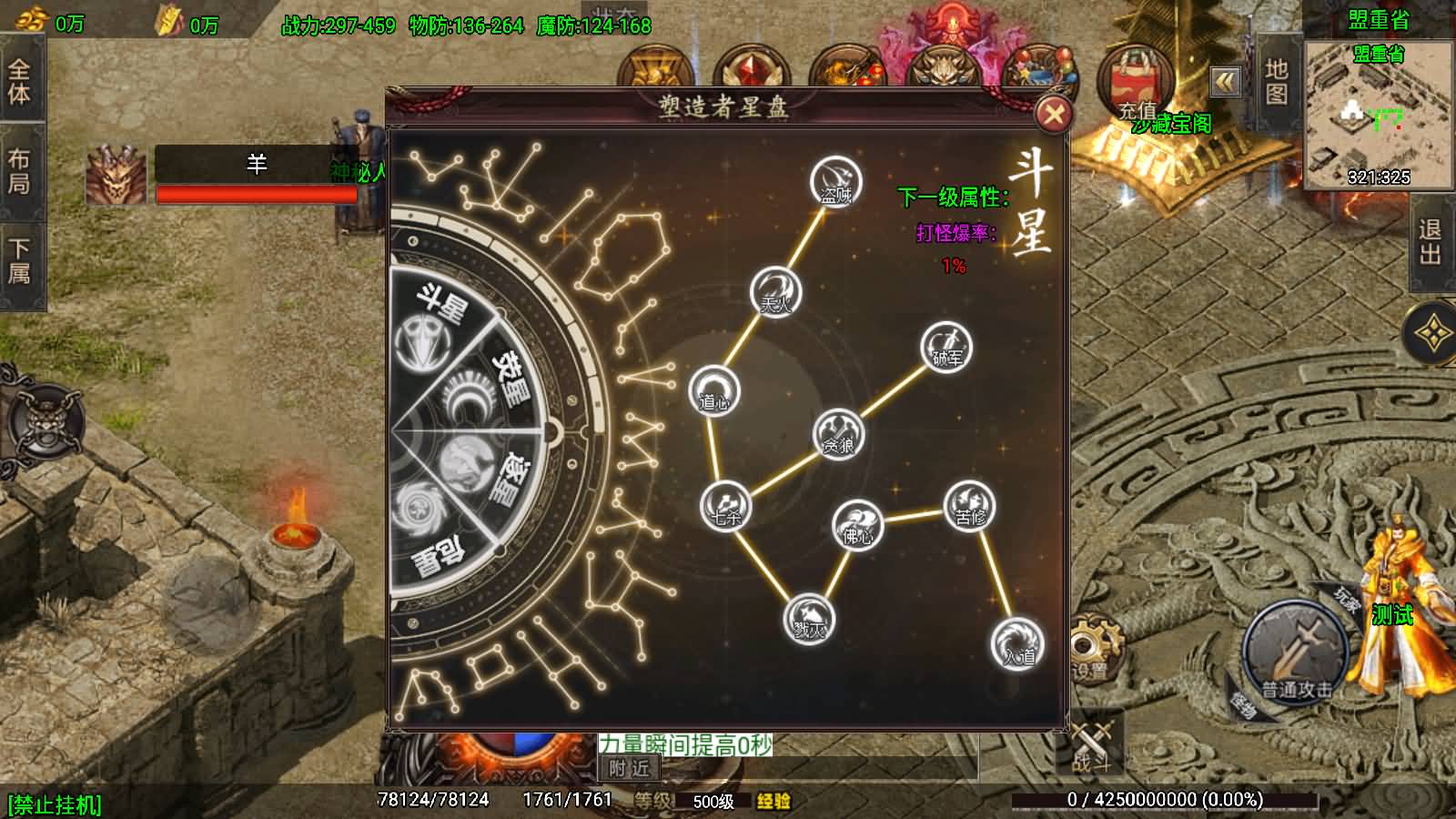This screenshot has height=819, width=1456.
Task: Select the 苦修 star node
Action: click(969, 506)
